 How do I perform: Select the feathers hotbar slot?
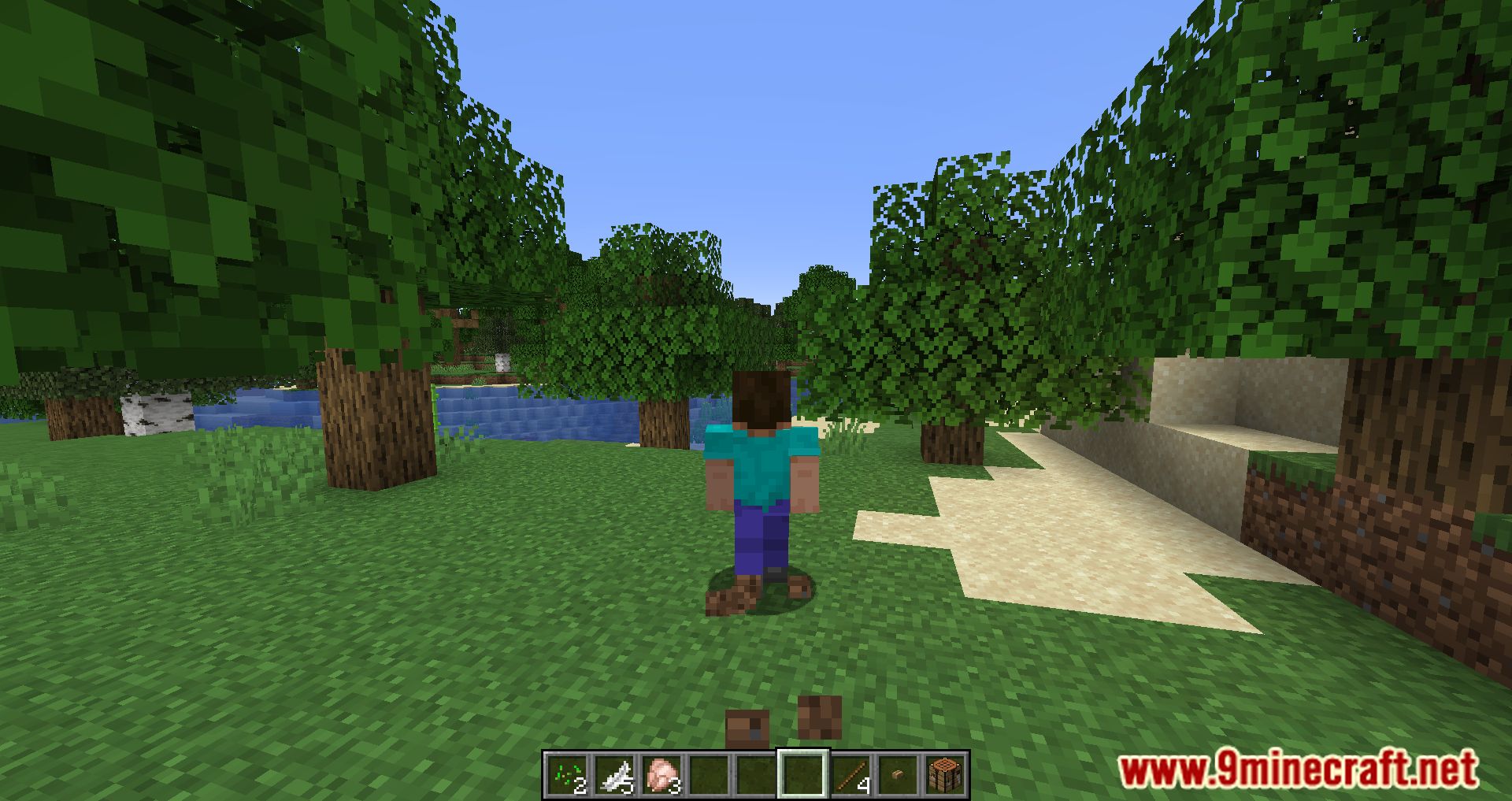tap(615, 774)
